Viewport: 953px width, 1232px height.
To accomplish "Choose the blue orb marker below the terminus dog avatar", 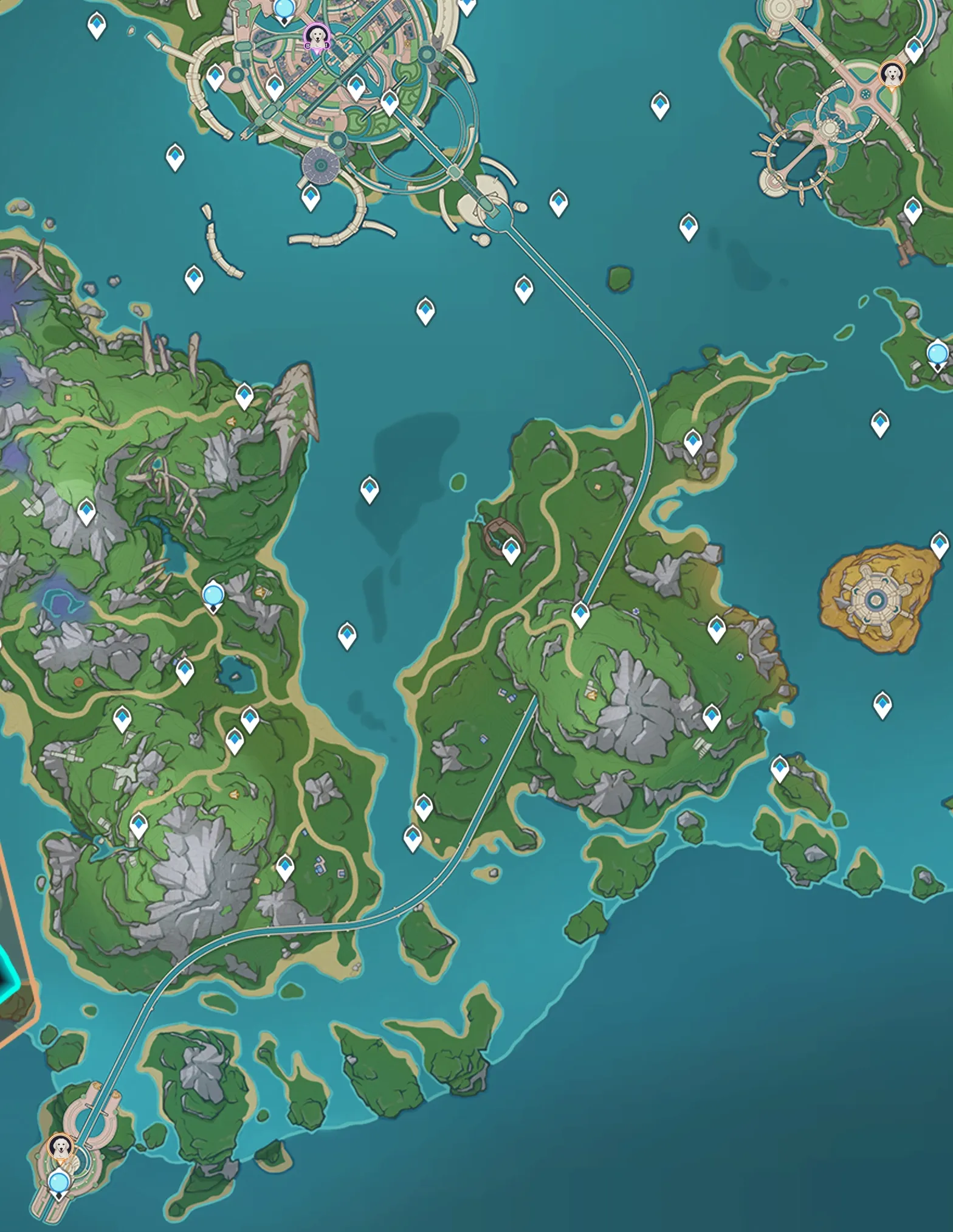I will click(x=59, y=1183).
